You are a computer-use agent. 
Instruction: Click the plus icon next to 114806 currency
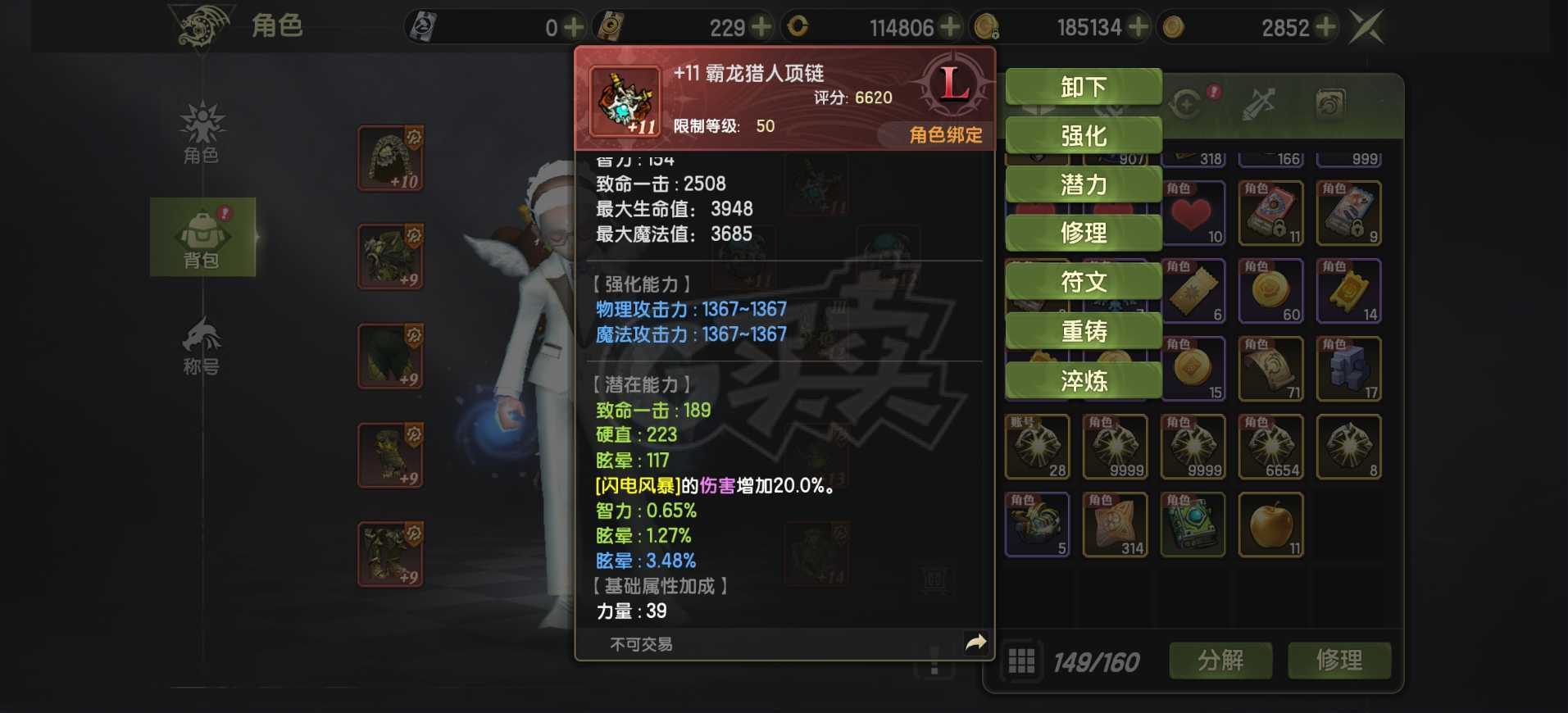coord(951,26)
